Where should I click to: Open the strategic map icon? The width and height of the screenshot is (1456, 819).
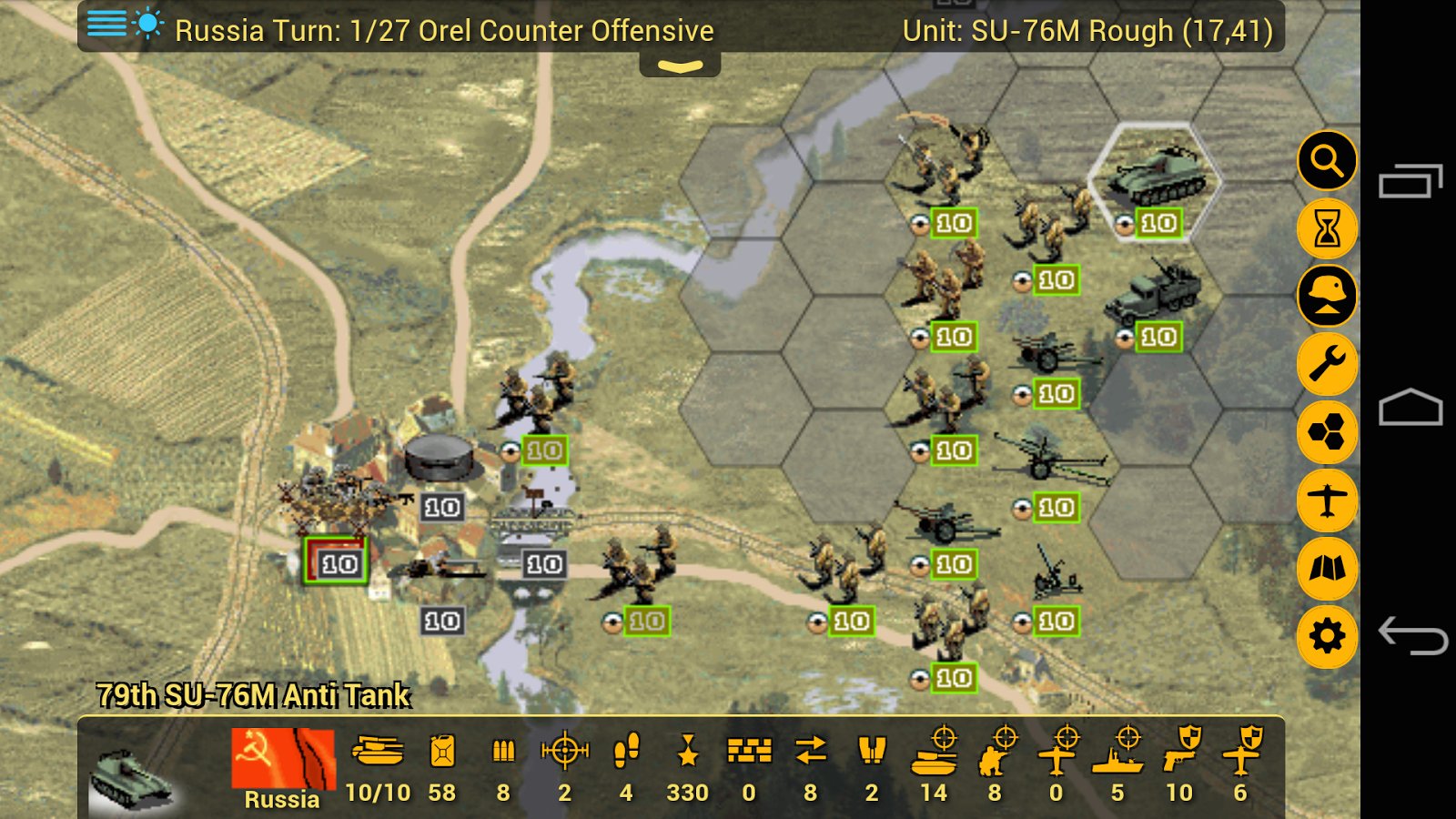pos(1328,566)
